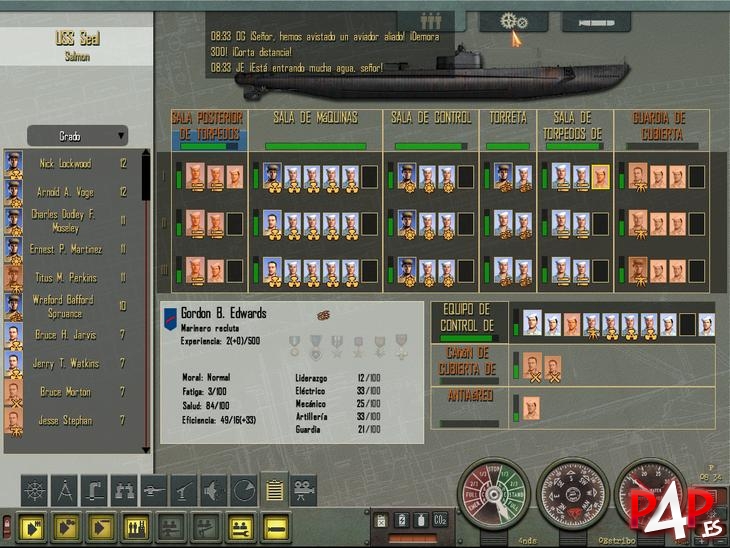
Task: Open the crew management tab with three sailors
Action: pyautogui.click(x=432, y=21)
